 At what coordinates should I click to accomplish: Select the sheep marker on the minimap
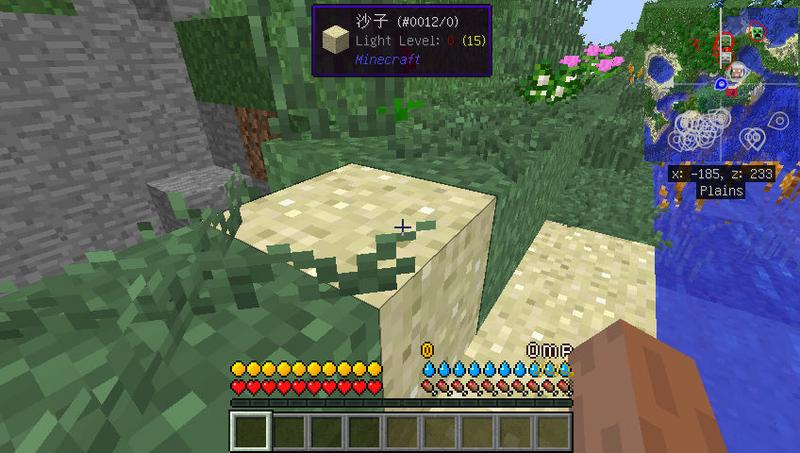tap(737, 72)
